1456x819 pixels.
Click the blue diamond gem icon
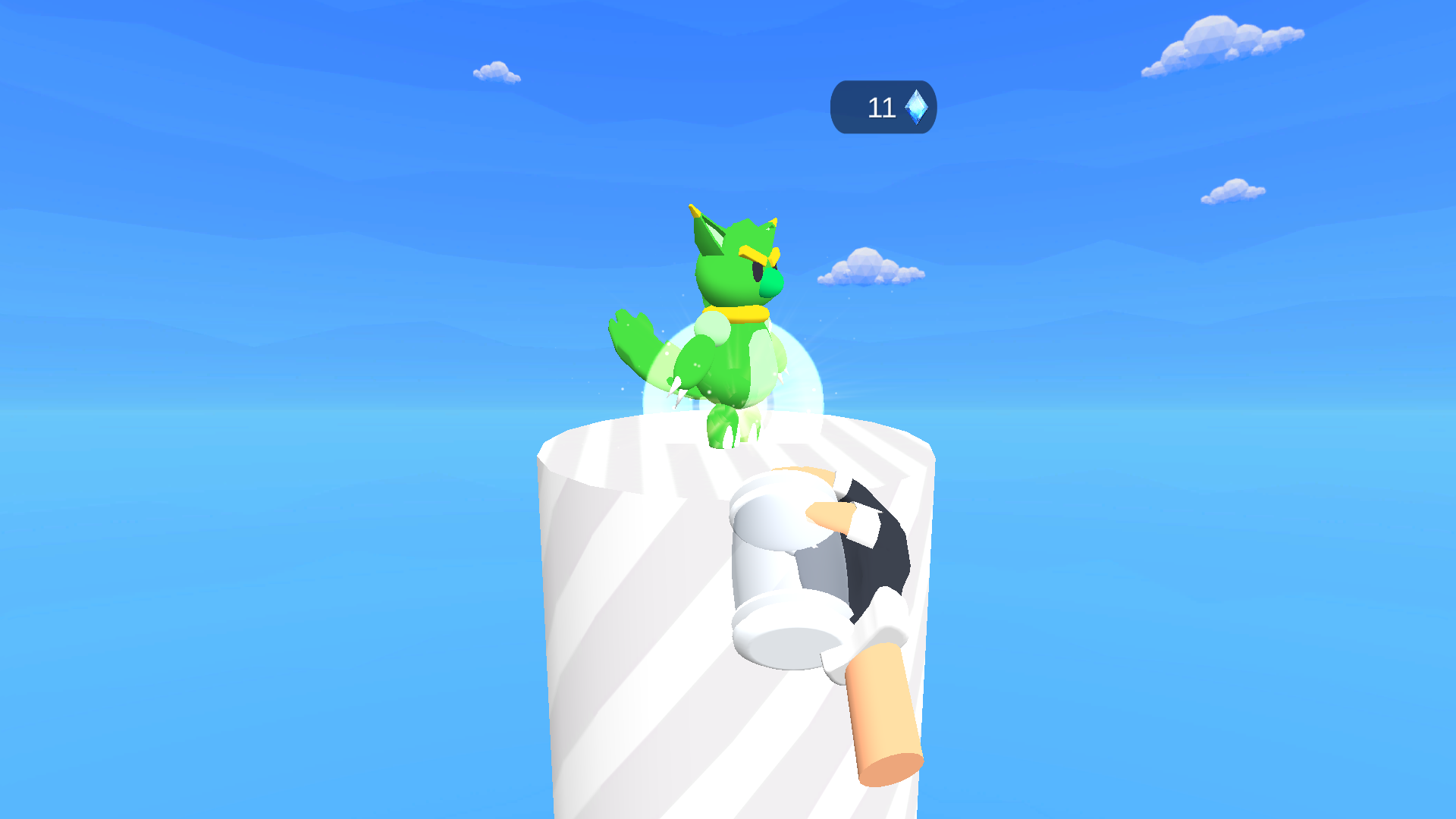pyautogui.click(x=915, y=106)
